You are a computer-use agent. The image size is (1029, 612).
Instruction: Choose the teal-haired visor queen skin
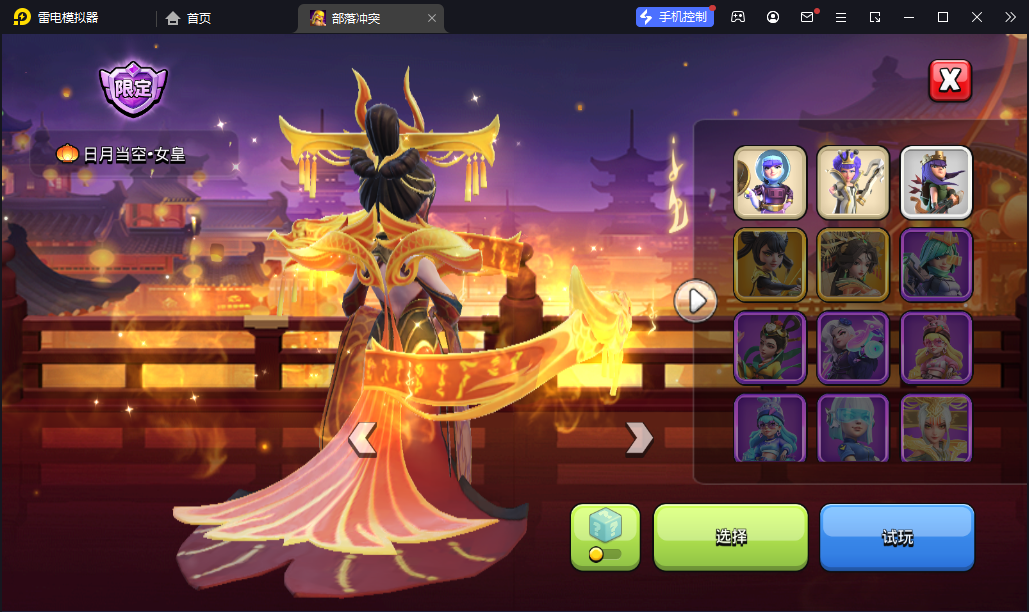pyautogui.click(x=936, y=264)
